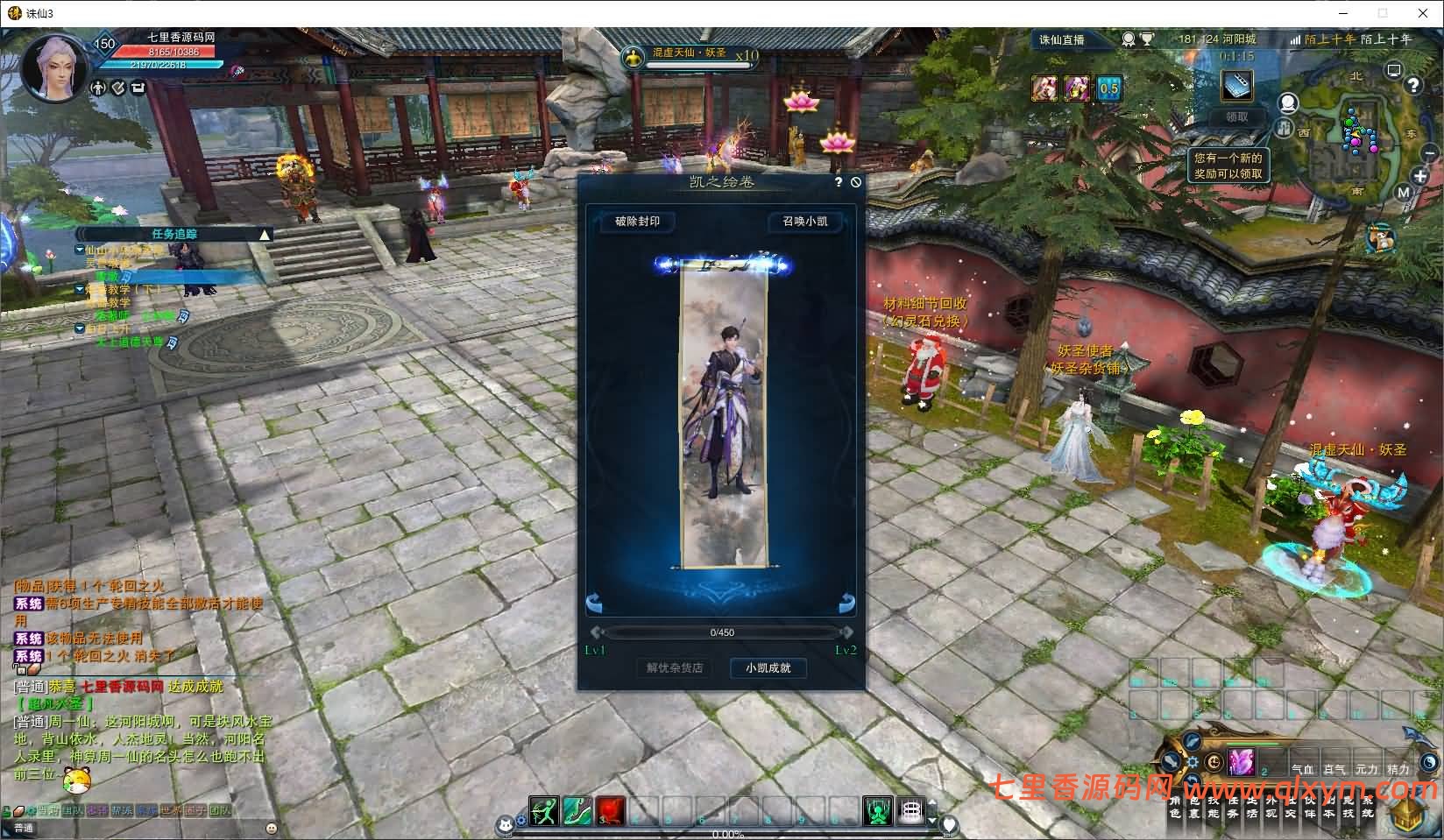Open the 外观 appearance panel icon
The height and width of the screenshot is (840, 1444).
(1271, 808)
